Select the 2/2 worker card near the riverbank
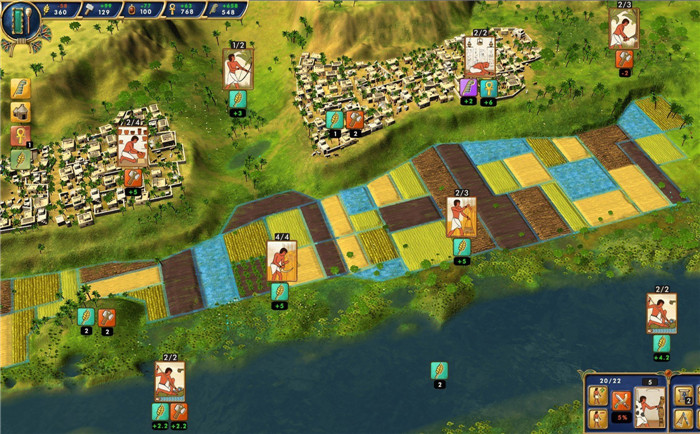The width and height of the screenshot is (700, 434). click(x=169, y=381)
